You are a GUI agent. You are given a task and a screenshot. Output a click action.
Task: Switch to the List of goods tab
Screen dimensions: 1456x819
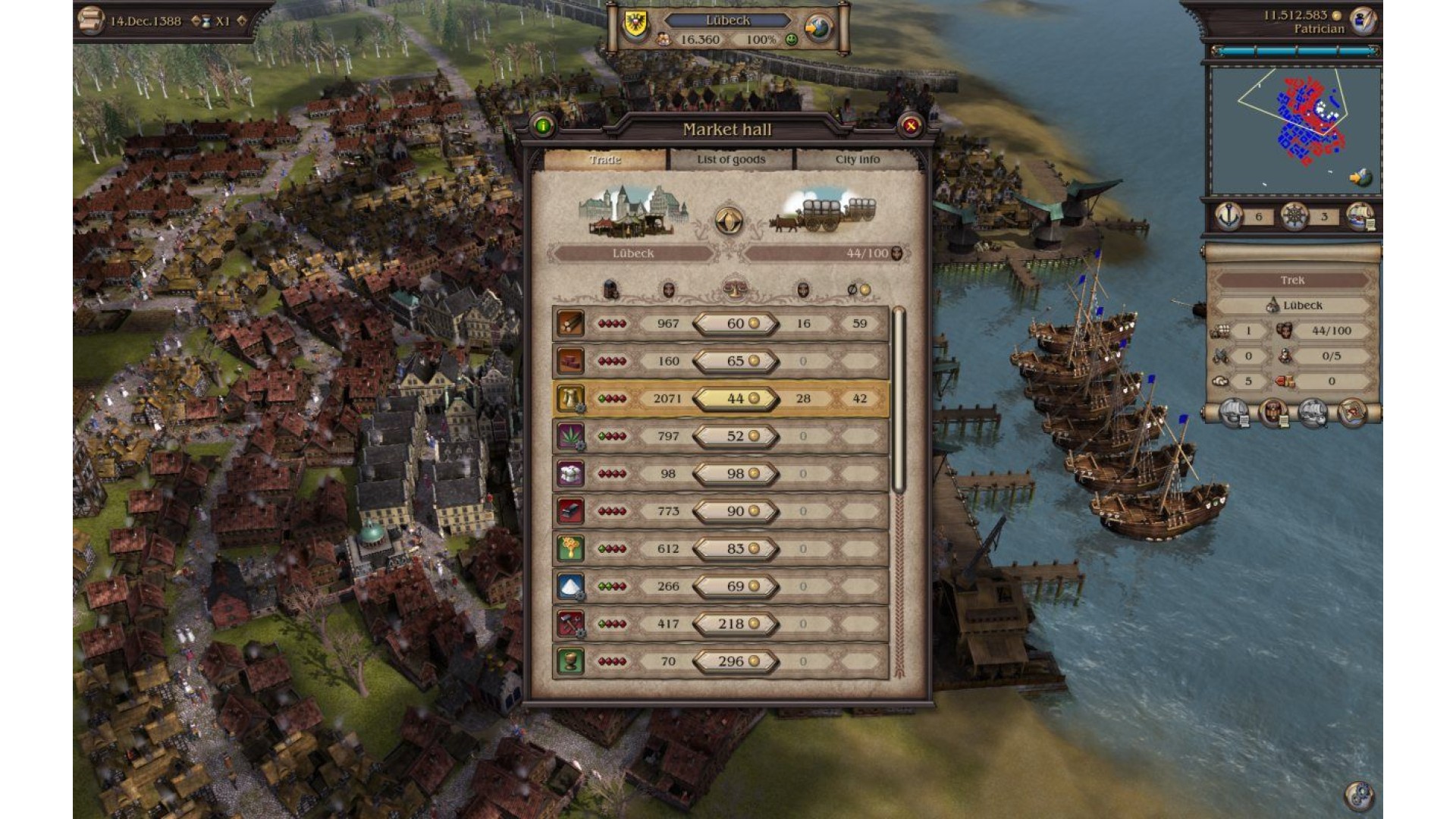tap(731, 159)
